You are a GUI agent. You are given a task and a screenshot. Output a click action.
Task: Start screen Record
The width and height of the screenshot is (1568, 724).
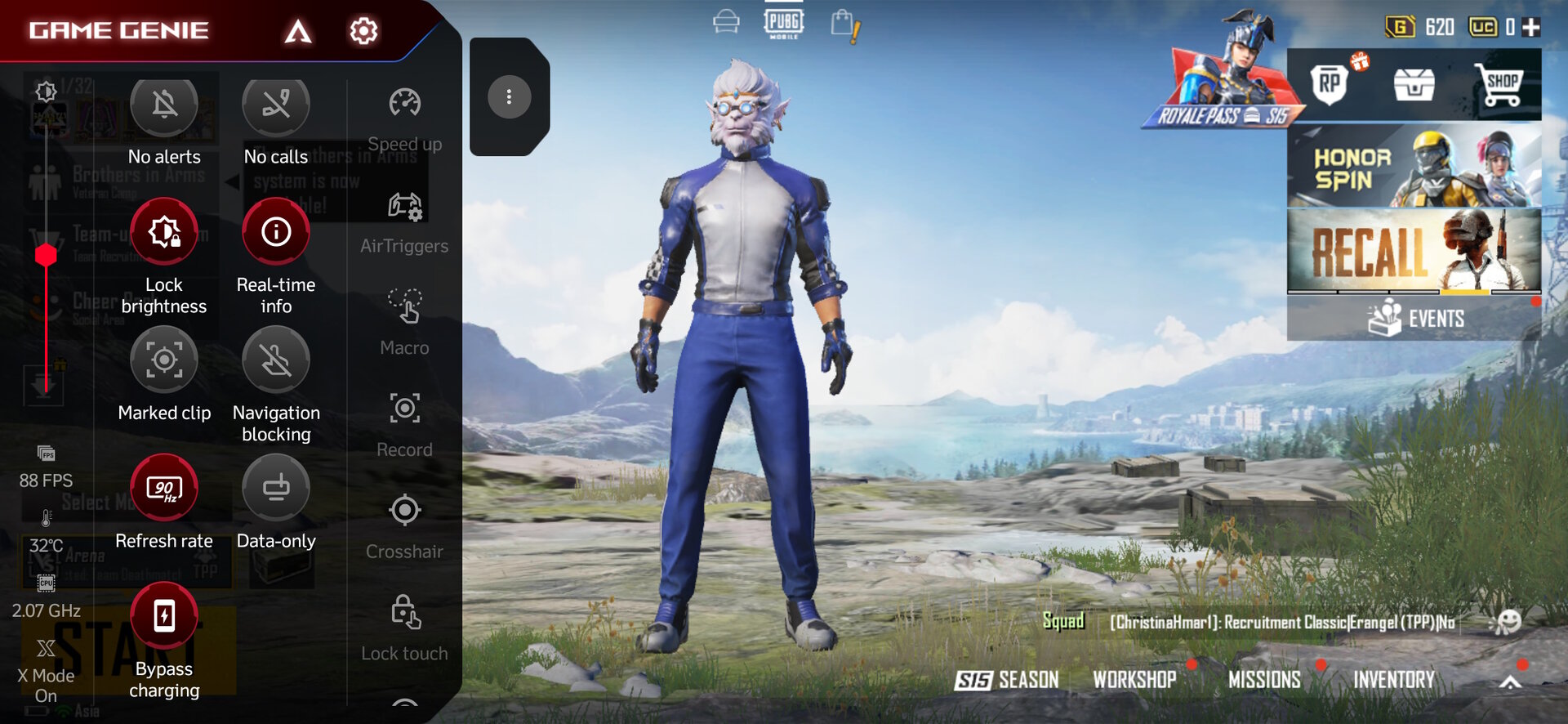tap(404, 409)
